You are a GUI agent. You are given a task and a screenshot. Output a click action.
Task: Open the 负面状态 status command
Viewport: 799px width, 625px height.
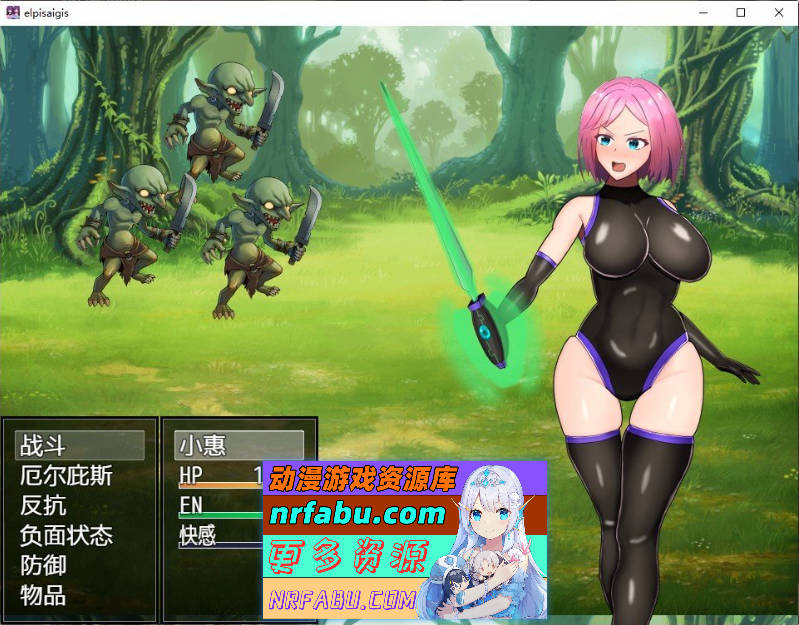pyautogui.click(x=67, y=535)
